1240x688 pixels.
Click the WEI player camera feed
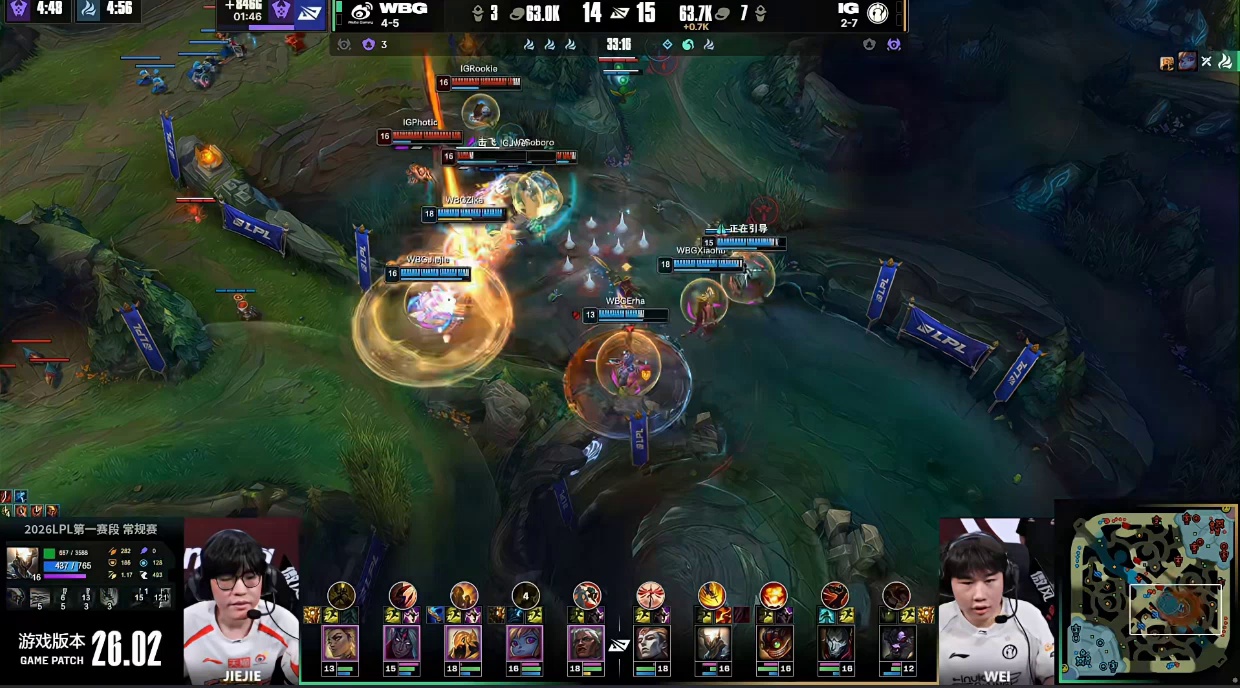[x=995, y=600]
